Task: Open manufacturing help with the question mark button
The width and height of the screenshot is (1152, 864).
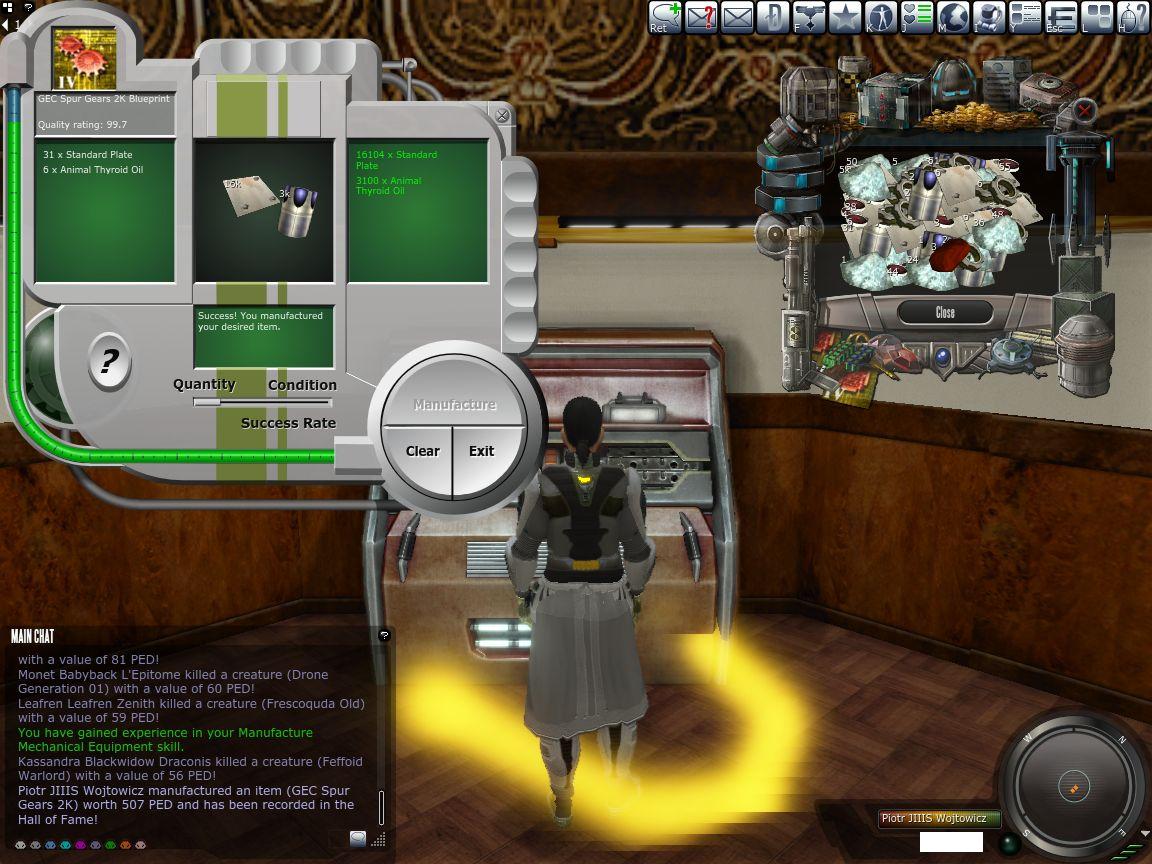Action: tap(110, 360)
